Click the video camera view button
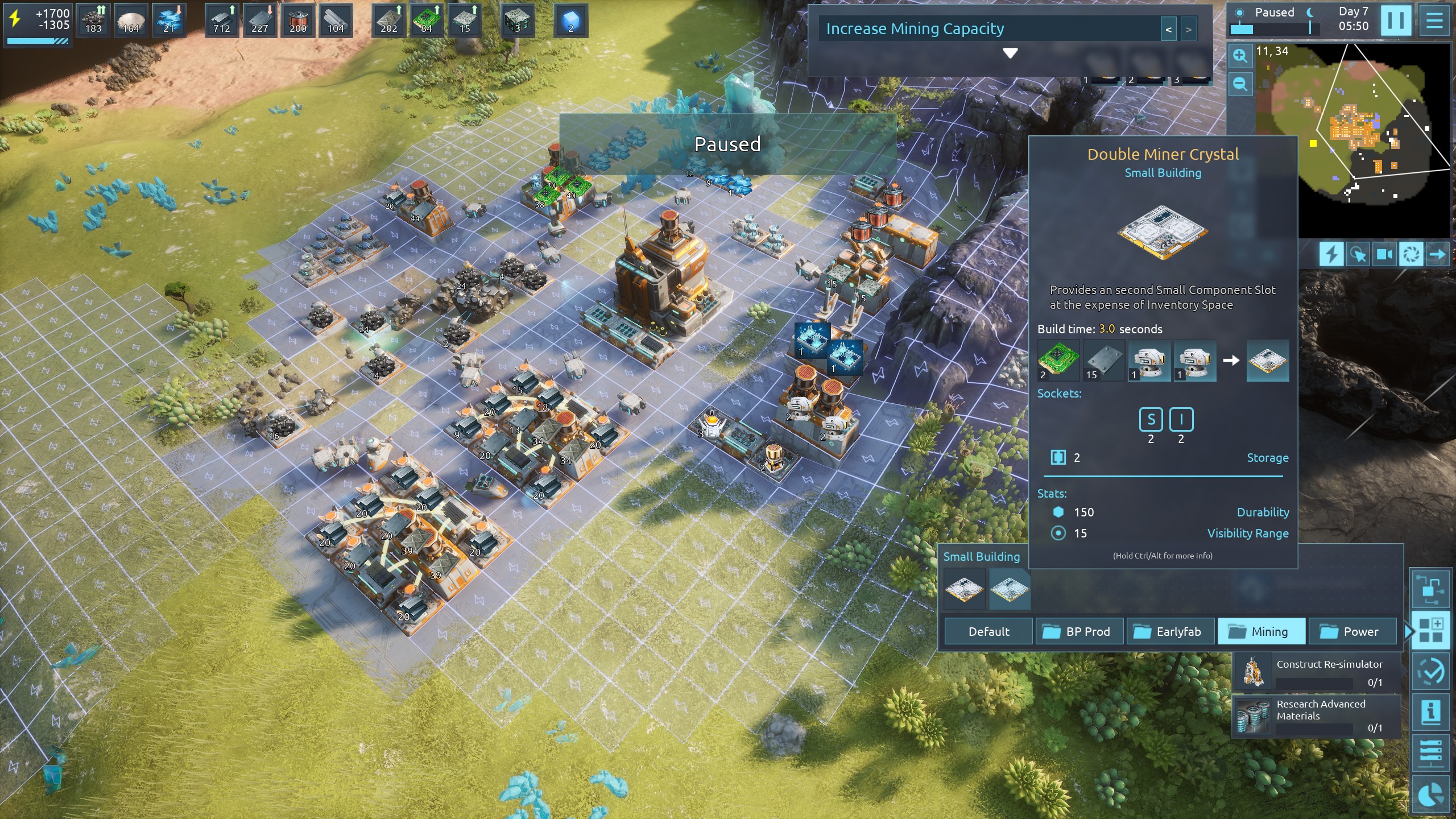Image resolution: width=1456 pixels, height=819 pixels. [x=1384, y=254]
